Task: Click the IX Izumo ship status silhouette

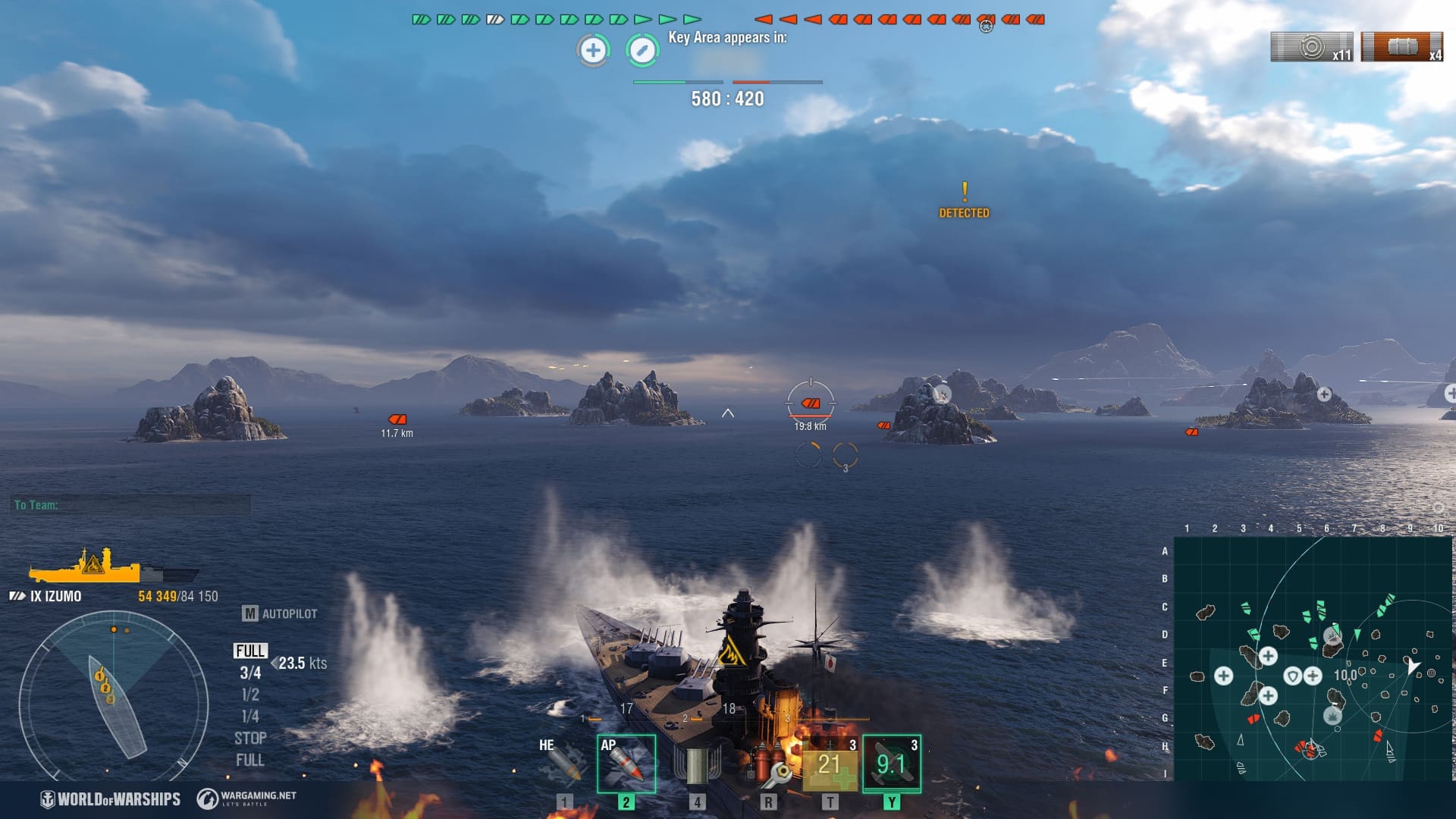Action: (114, 566)
